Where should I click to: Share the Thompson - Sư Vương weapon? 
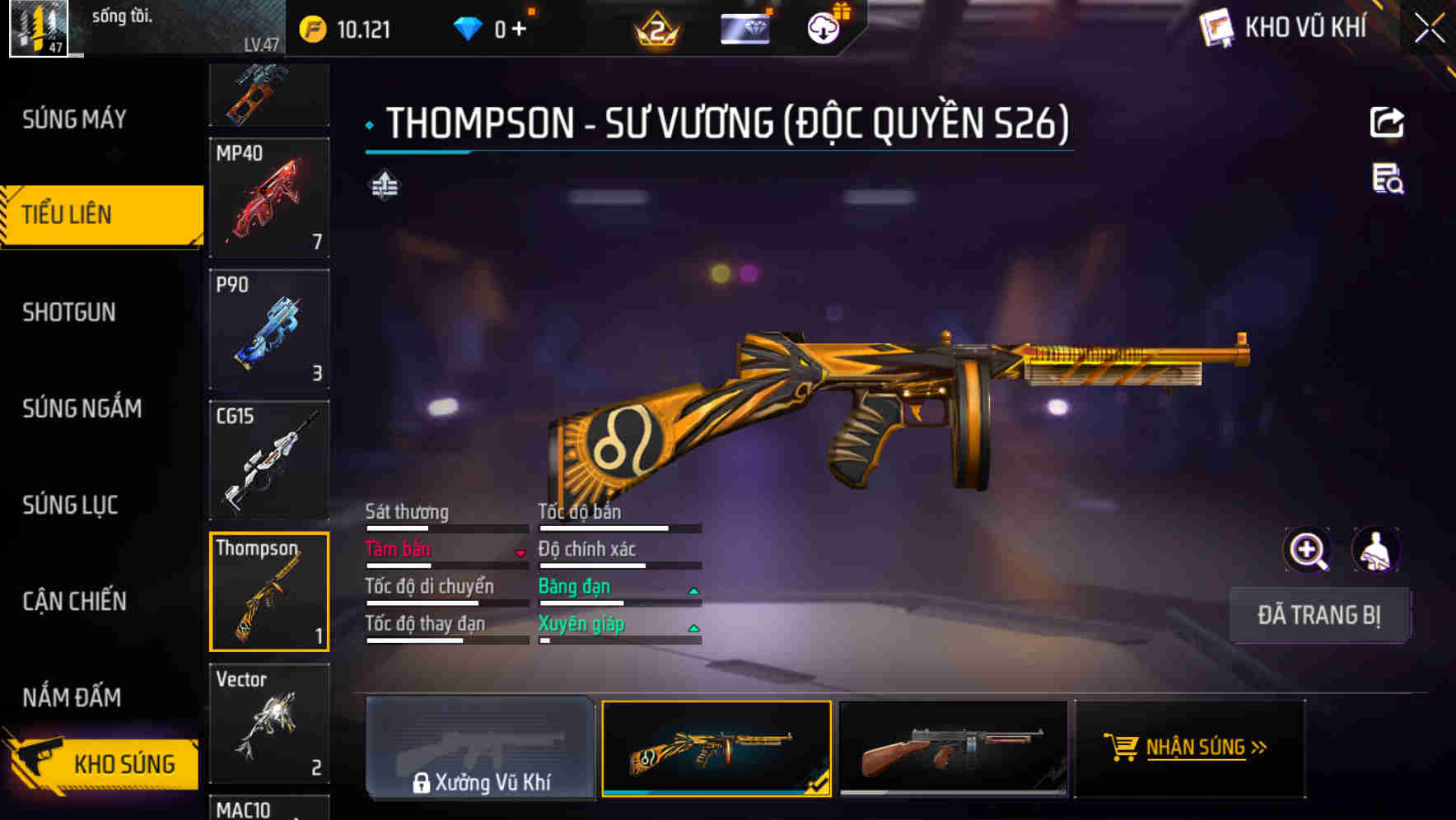pyautogui.click(x=1387, y=122)
